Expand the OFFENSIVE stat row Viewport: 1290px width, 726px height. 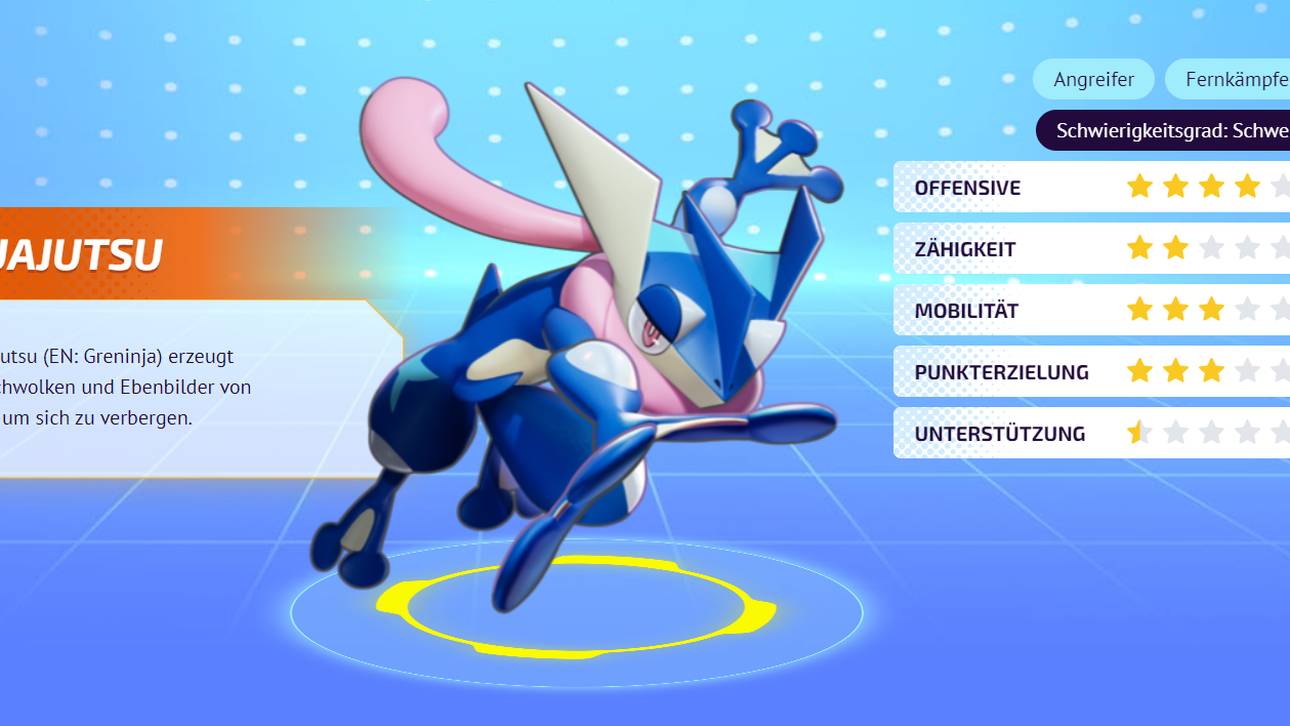coord(968,187)
